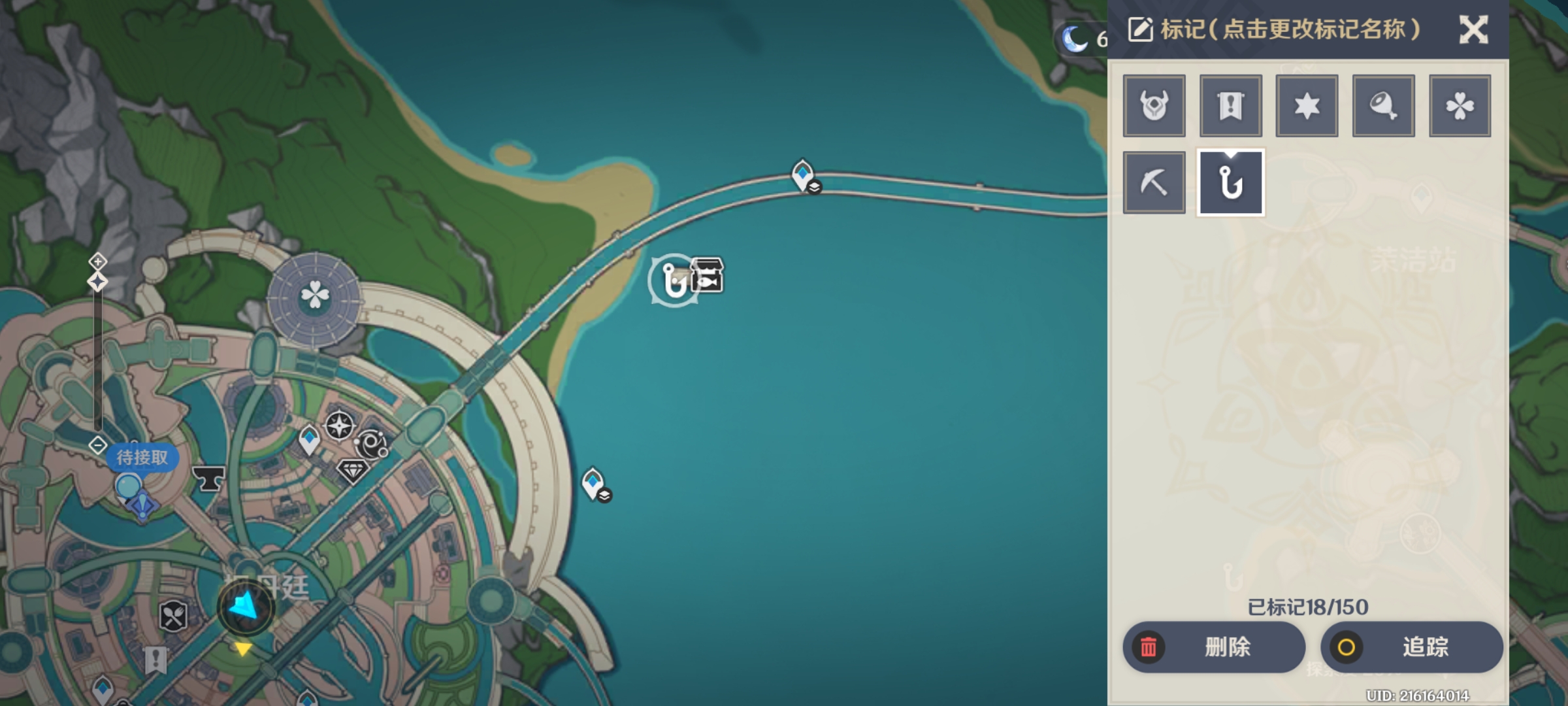Pick the star marker icon
Image resolution: width=1568 pixels, height=706 pixels.
[x=1307, y=106]
